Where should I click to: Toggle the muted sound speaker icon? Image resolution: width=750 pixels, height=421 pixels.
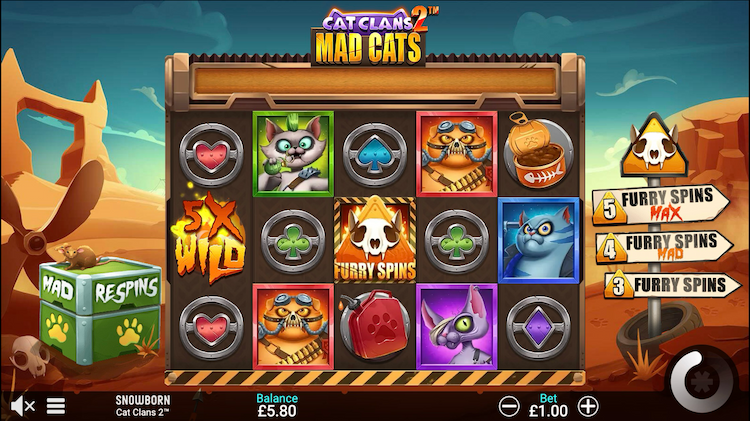tap(23, 406)
